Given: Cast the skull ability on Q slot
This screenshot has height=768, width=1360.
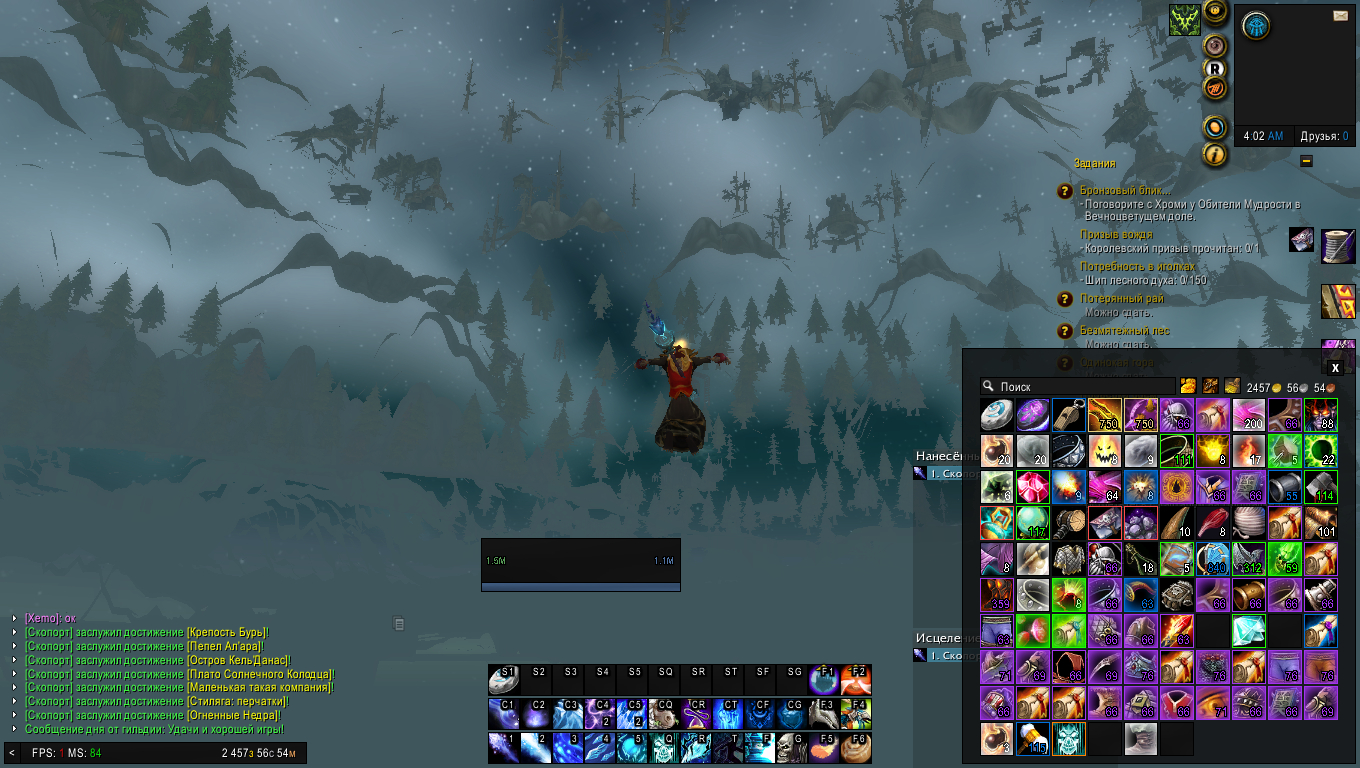Looking at the screenshot, I should pyautogui.click(x=663, y=748).
